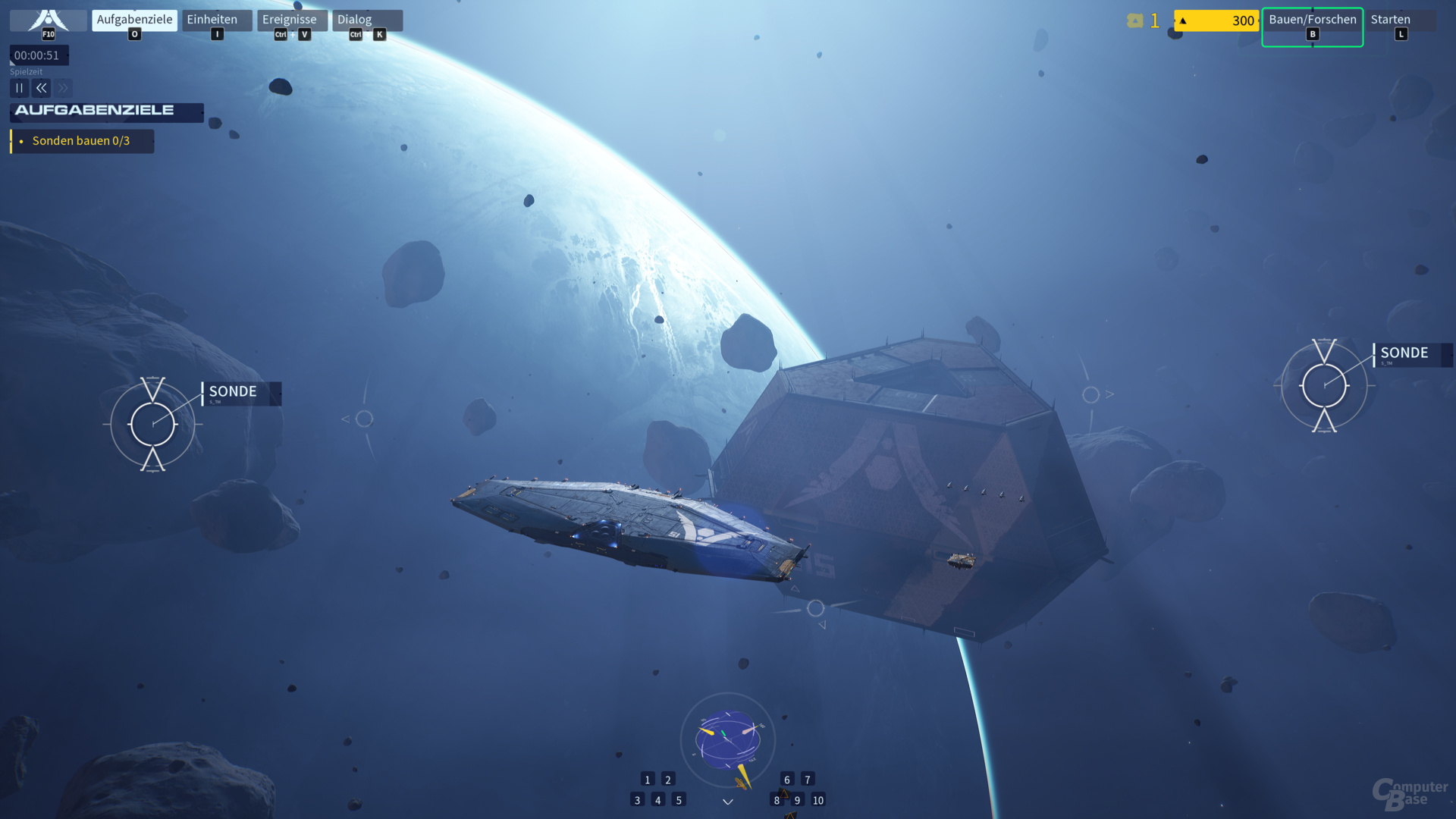Screen dimensions: 1456x819
Task: Select the right SONDE marker
Action: (x=1324, y=385)
